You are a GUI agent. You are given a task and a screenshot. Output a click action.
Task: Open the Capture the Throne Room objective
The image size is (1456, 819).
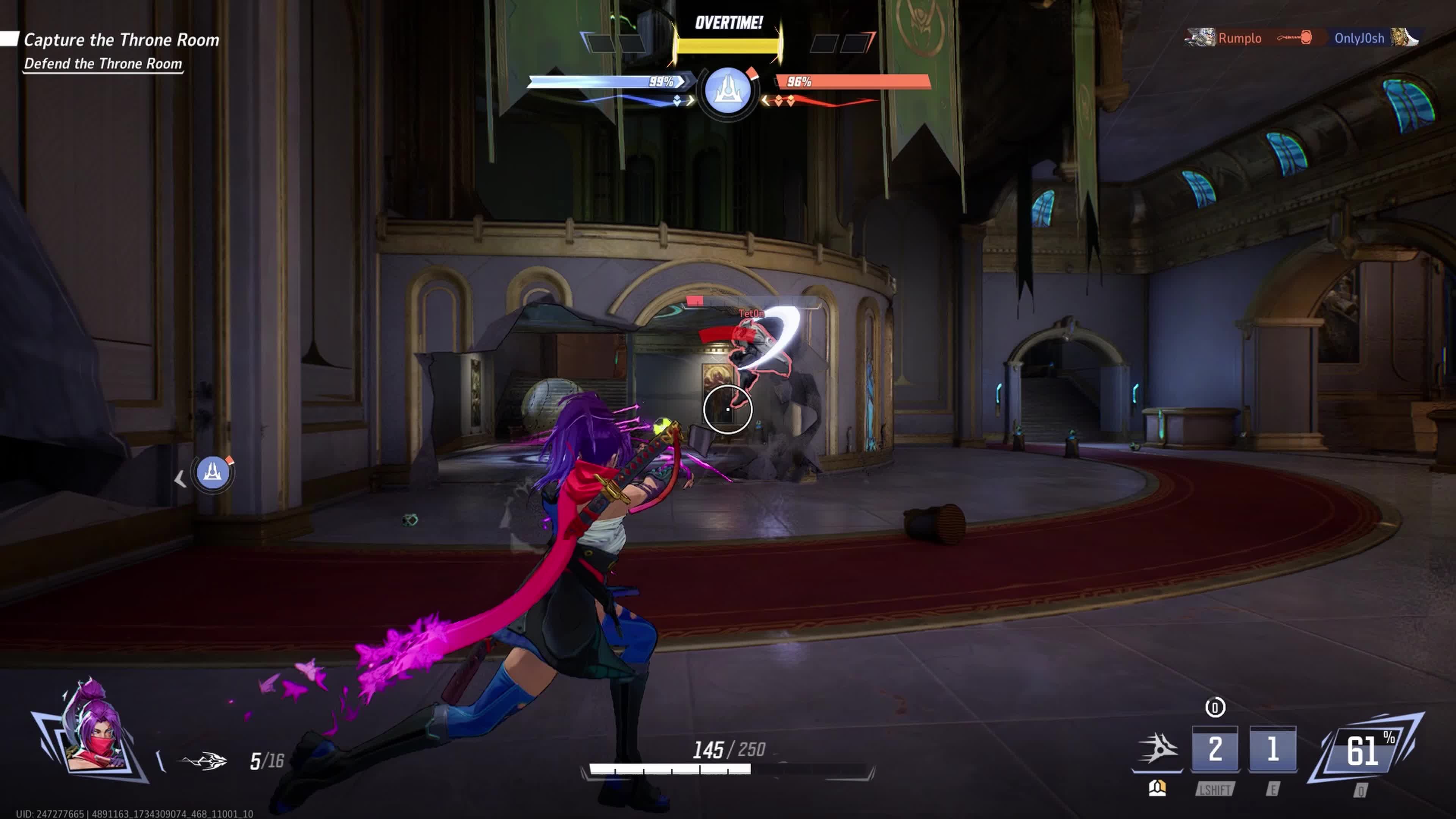(121, 40)
